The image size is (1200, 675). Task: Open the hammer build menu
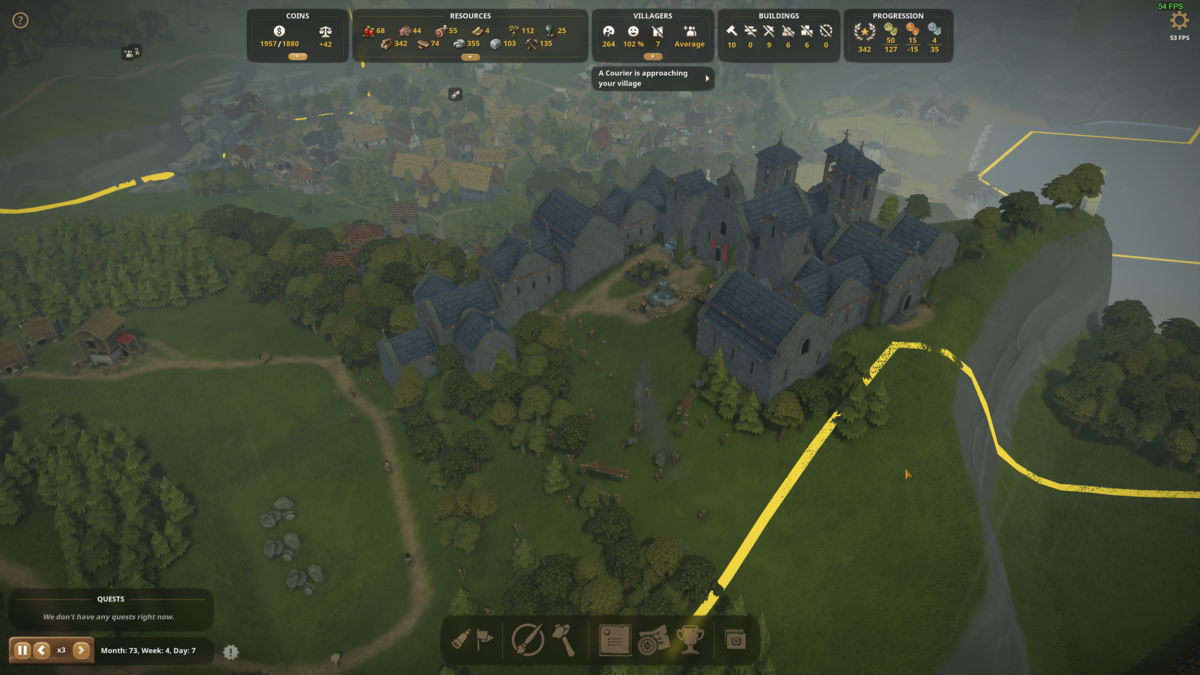click(x=564, y=640)
